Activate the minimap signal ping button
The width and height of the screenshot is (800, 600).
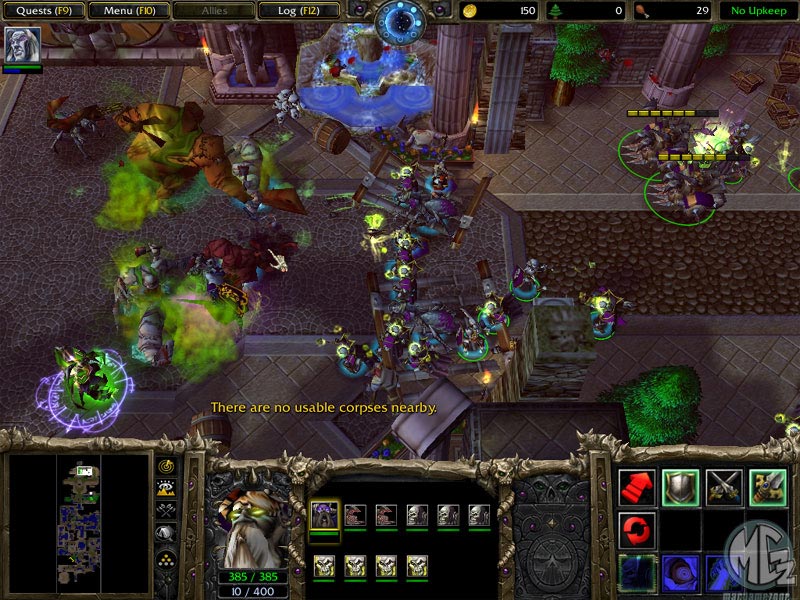pos(167,467)
